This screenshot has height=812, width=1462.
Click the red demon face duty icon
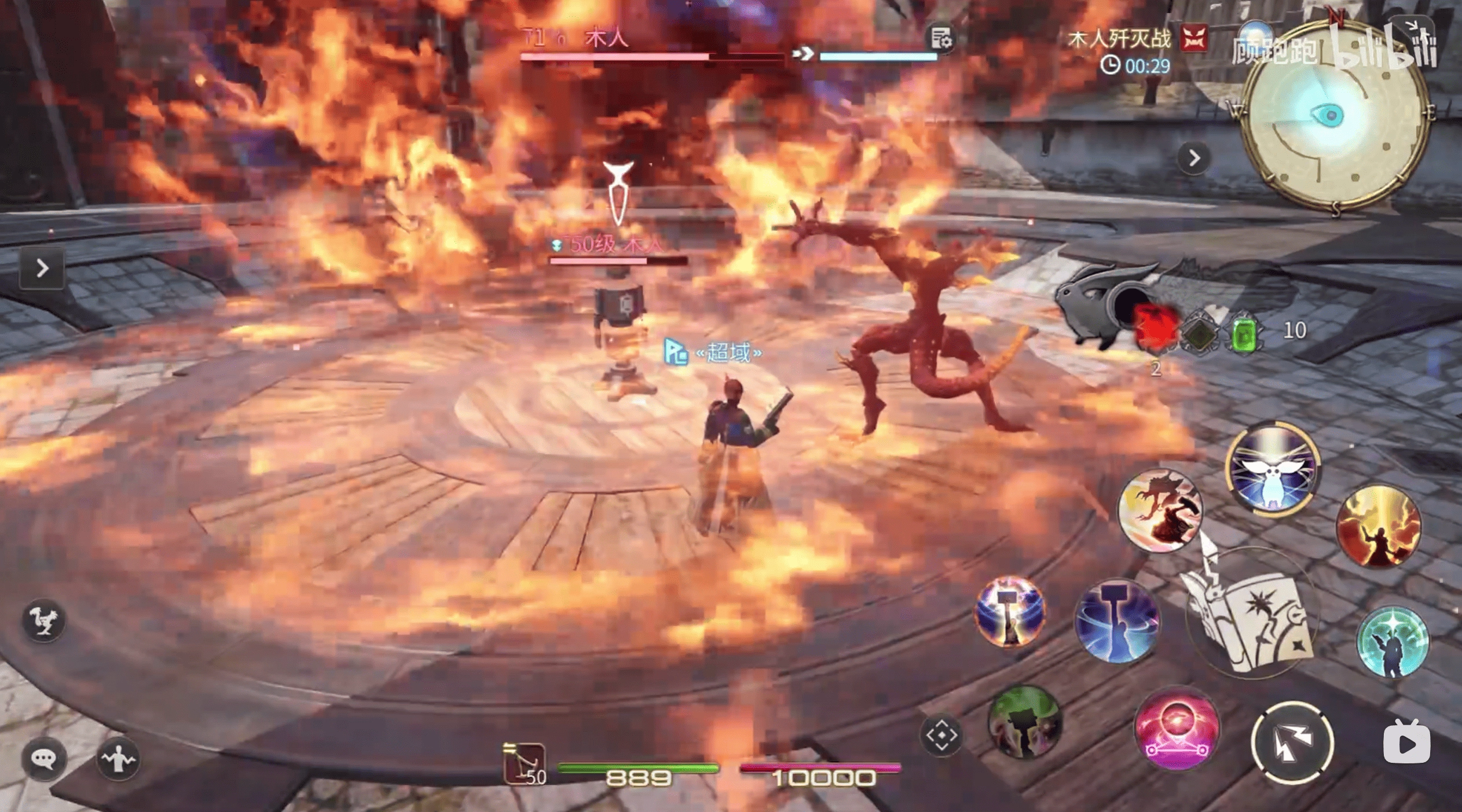point(1194,39)
